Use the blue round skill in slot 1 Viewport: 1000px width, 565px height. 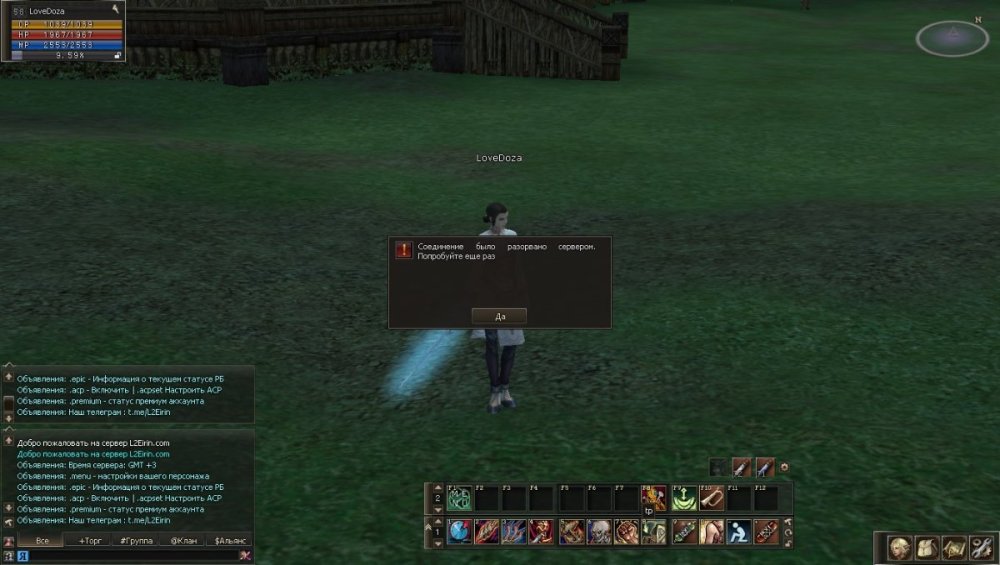pos(460,531)
